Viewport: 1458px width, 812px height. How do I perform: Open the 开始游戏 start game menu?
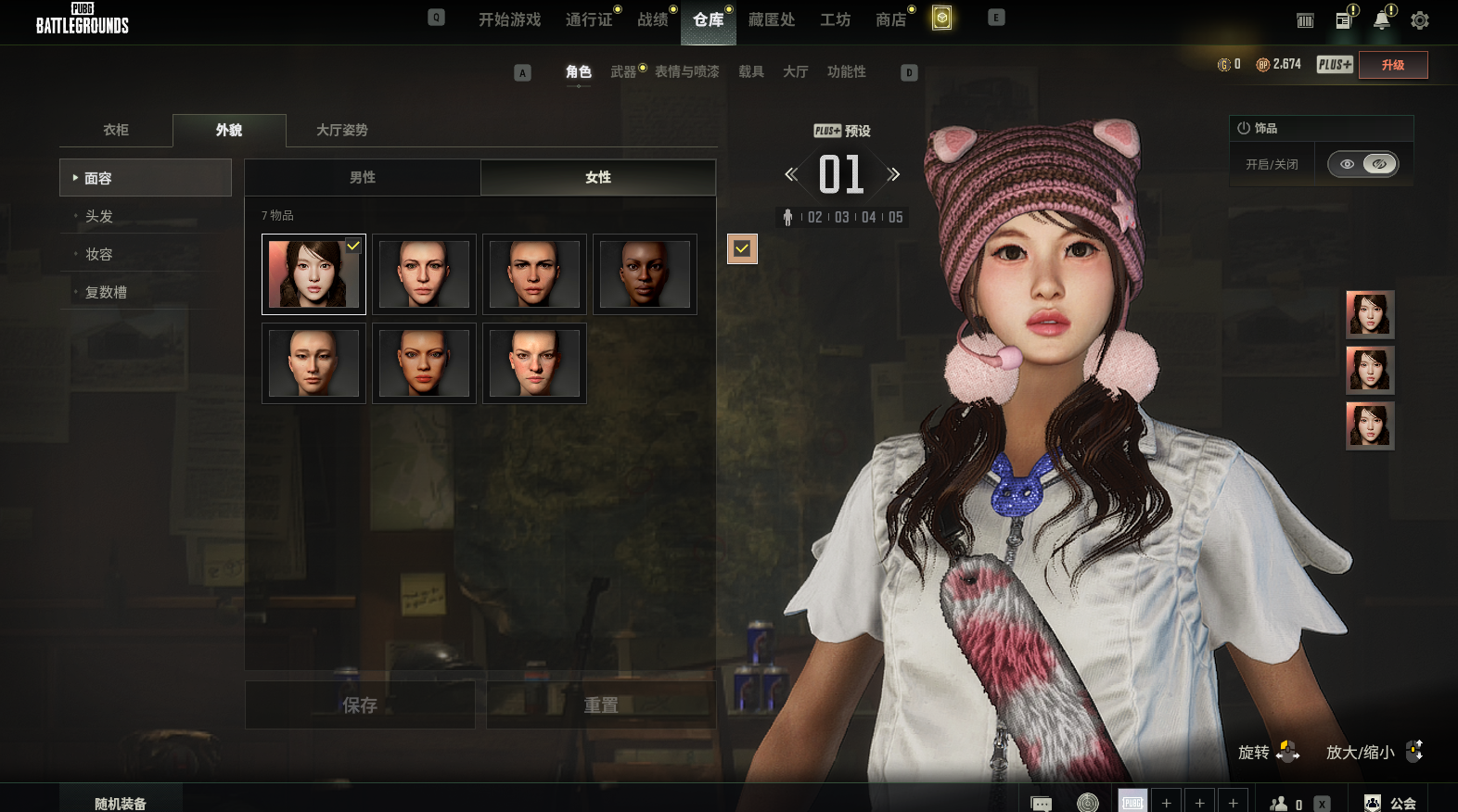(509, 19)
